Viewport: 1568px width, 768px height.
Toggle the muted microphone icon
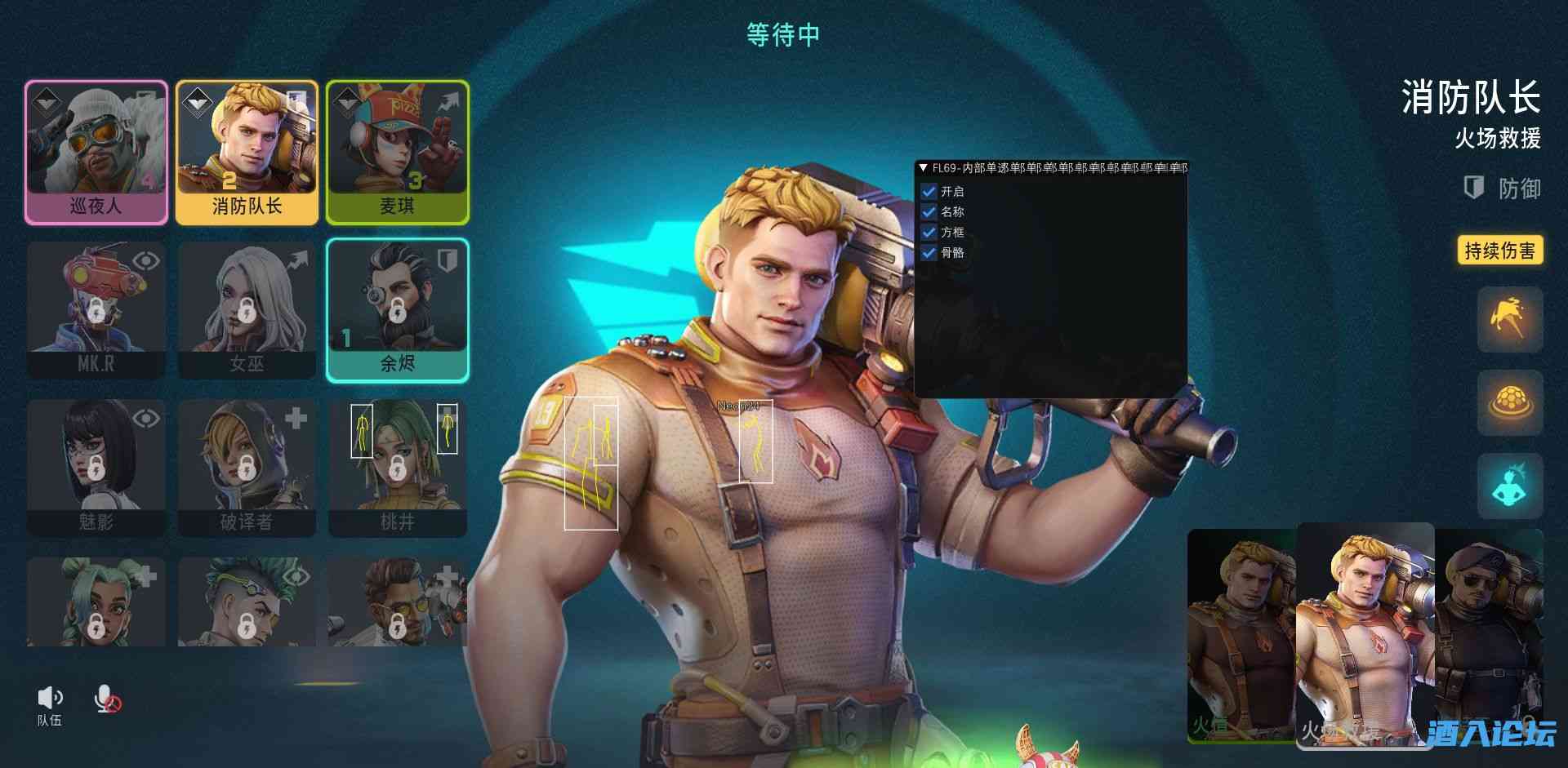pos(106,699)
